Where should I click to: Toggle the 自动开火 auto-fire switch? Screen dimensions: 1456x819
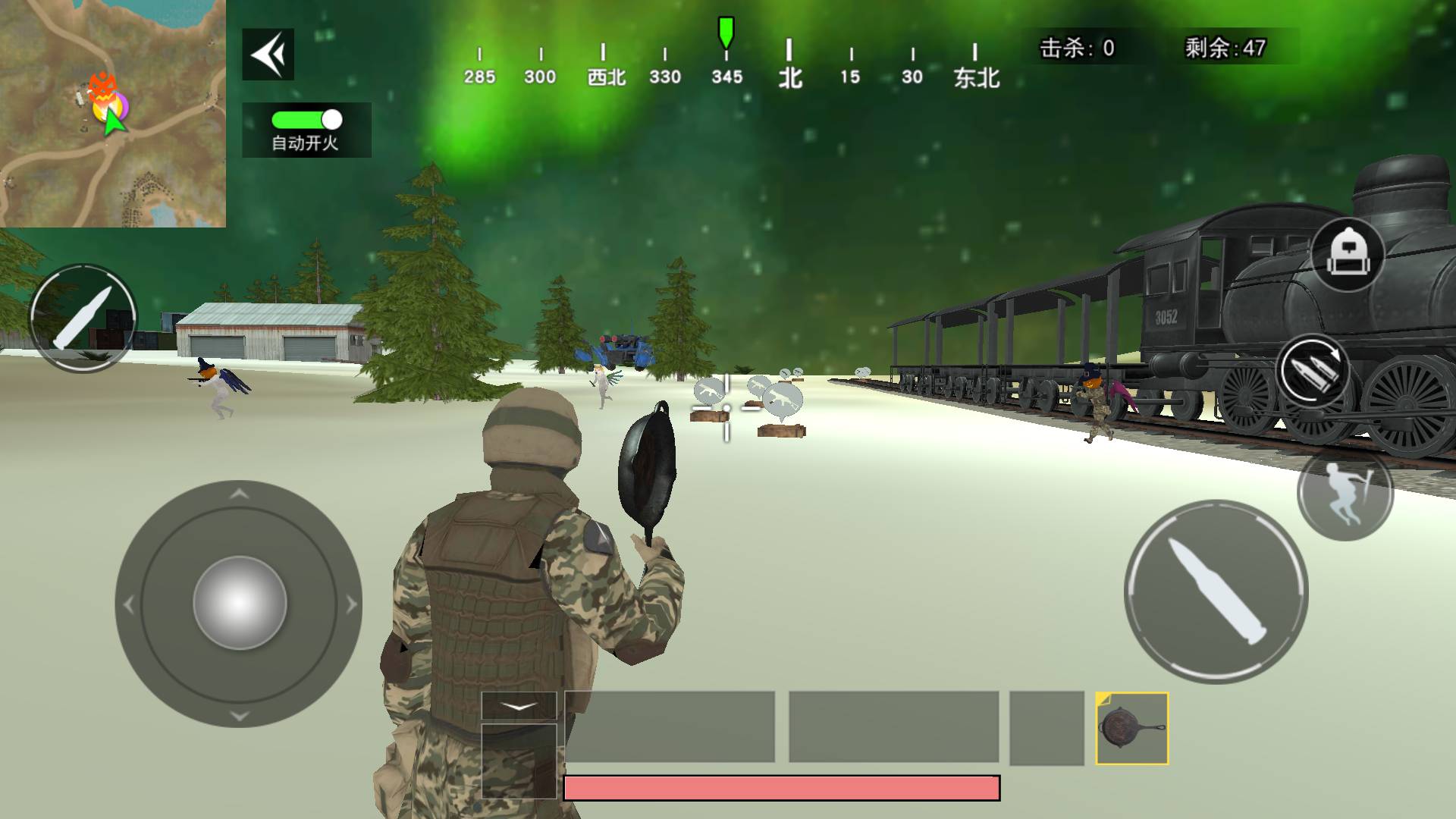pos(306,120)
